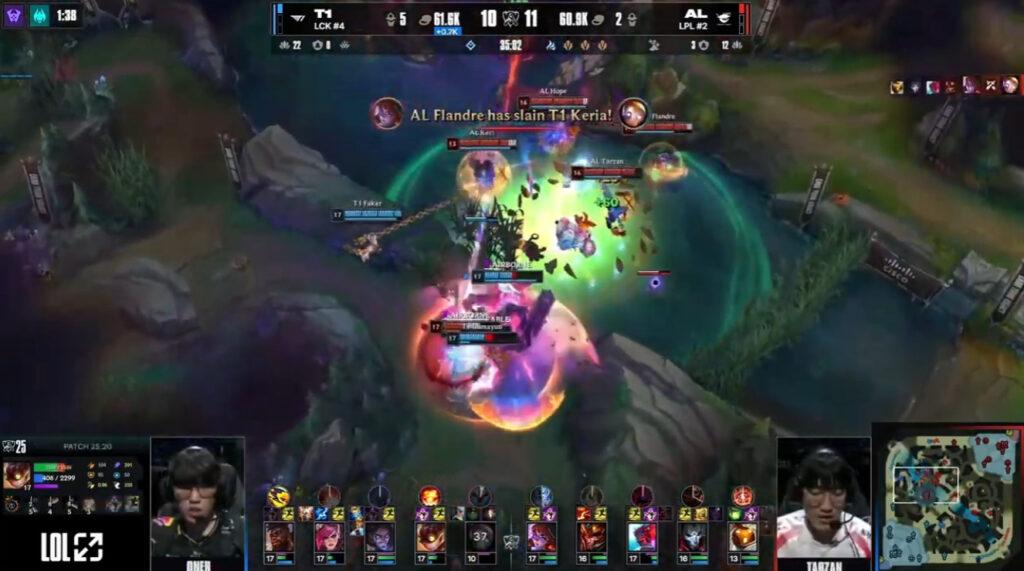1024x571 pixels.
Task: Click the Worlds 25 logo
Action: coord(14,445)
